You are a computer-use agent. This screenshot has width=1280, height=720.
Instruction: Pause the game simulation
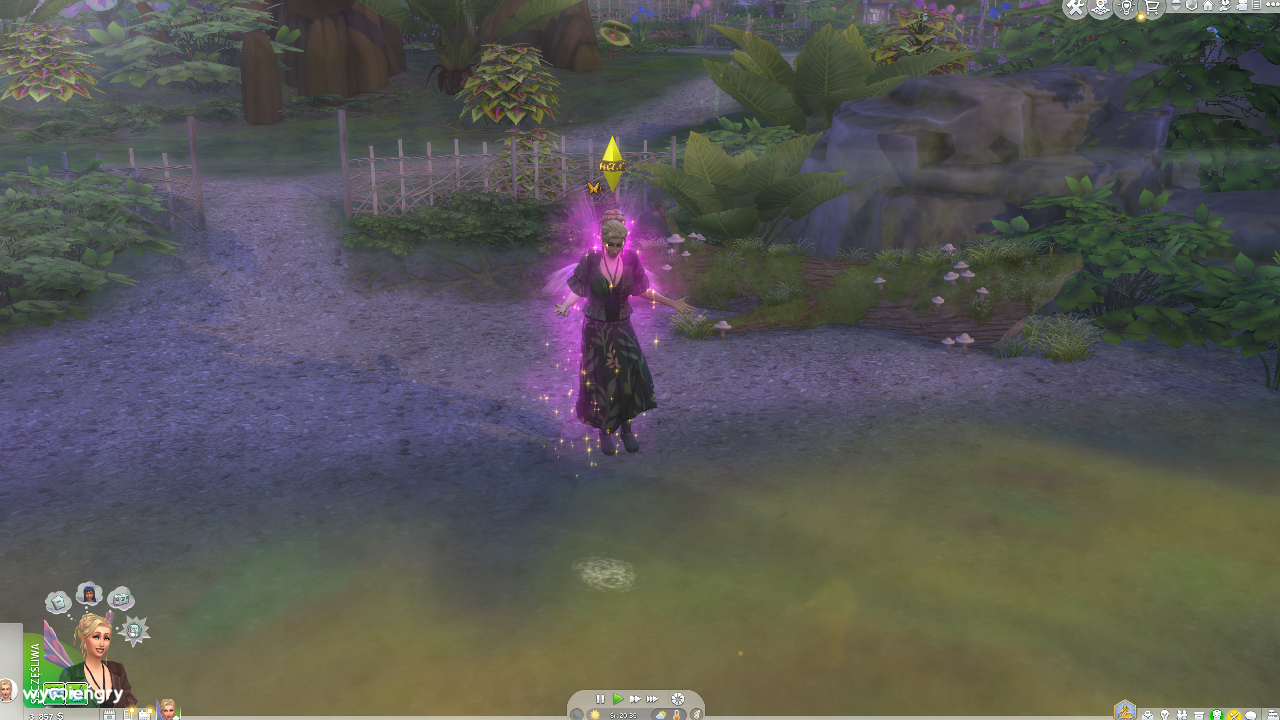click(600, 698)
